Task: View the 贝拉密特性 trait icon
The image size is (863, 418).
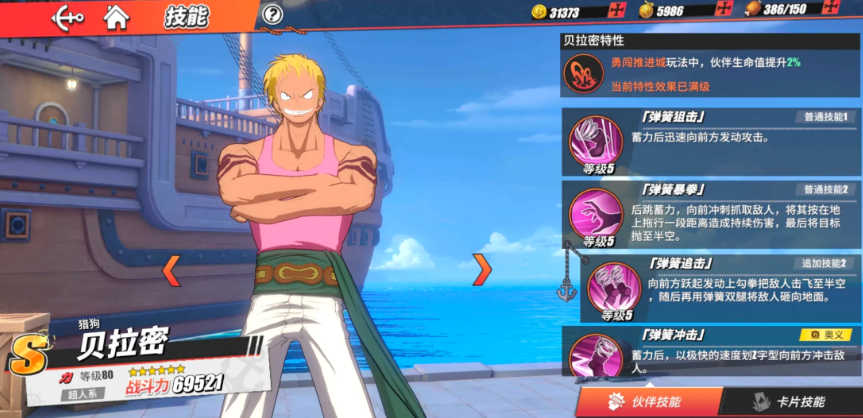Action: 583,72
